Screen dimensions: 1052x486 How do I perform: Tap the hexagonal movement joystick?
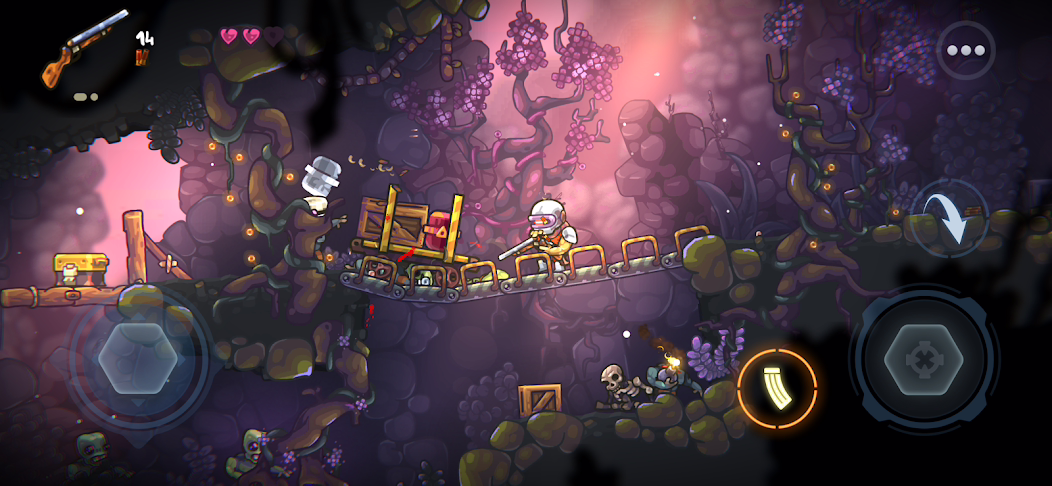tap(138, 357)
